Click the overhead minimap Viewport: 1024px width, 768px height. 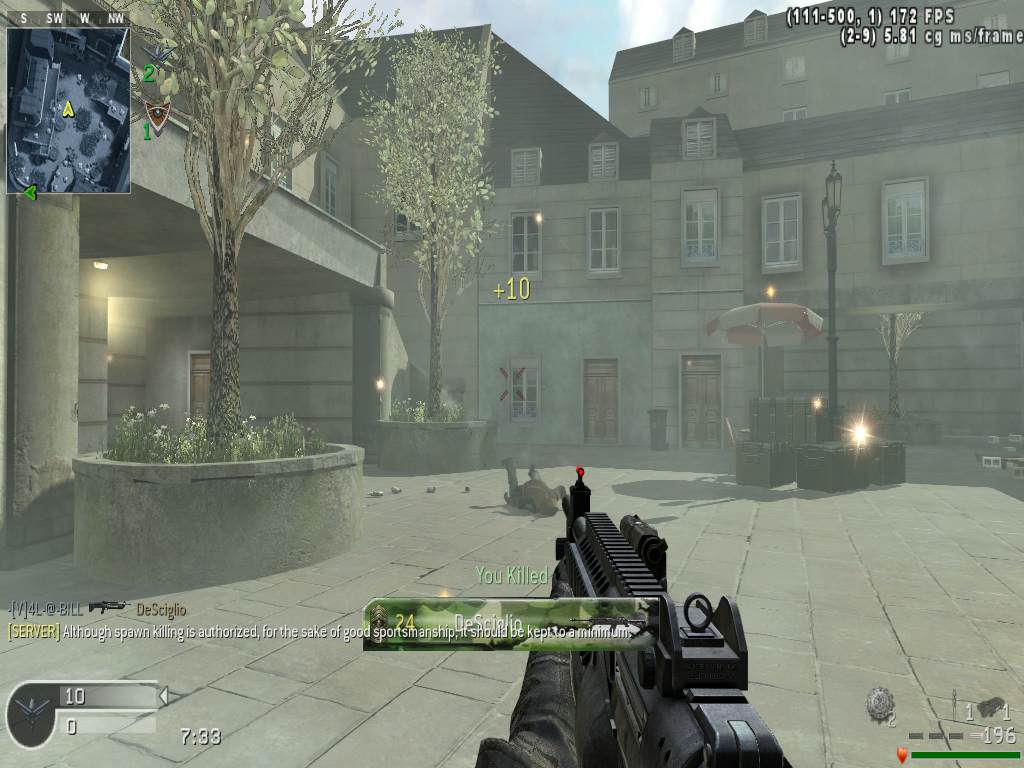[x=68, y=110]
